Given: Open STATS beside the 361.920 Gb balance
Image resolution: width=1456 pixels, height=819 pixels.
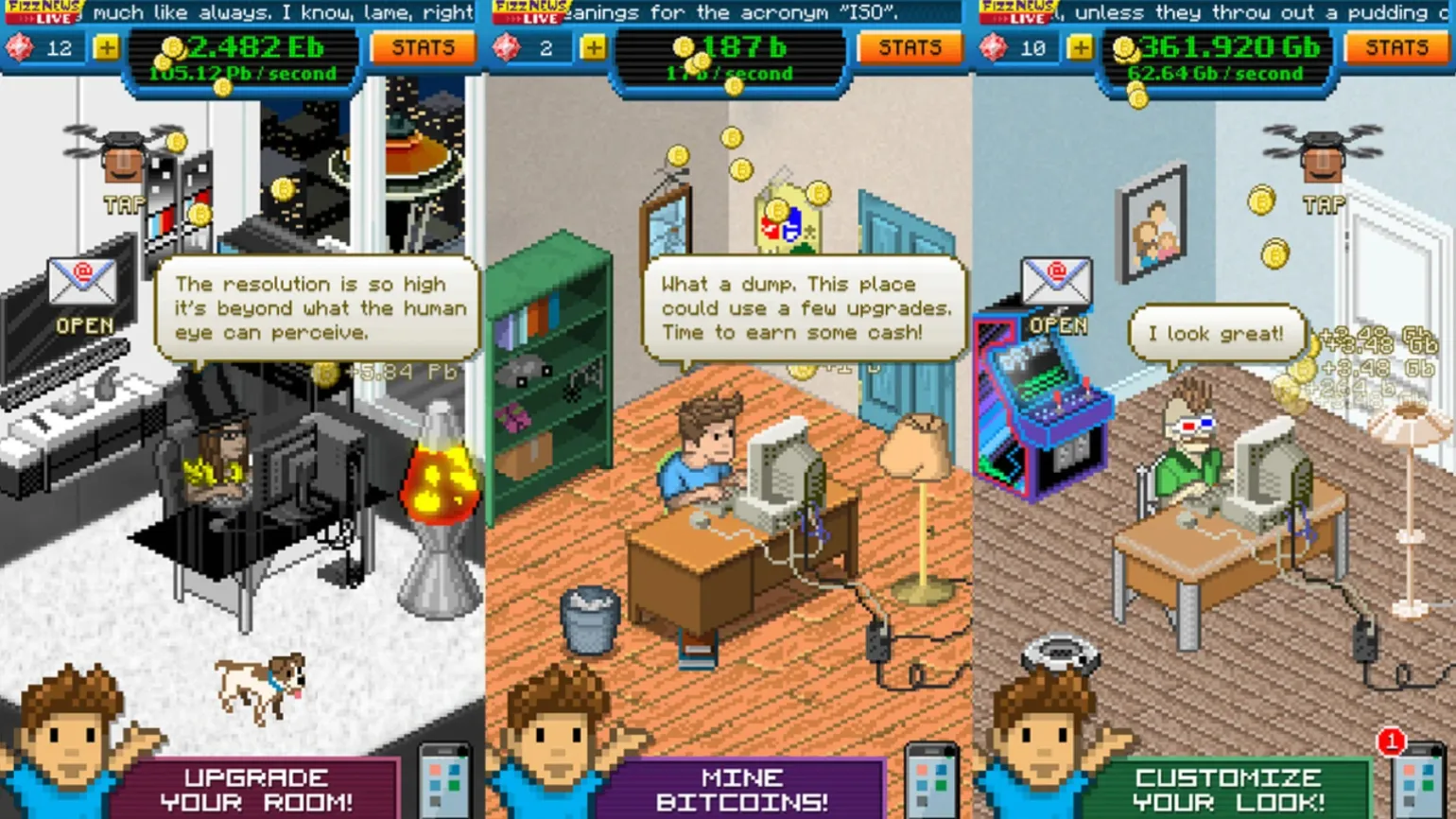Looking at the screenshot, I should pyautogui.click(x=1396, y=47).
